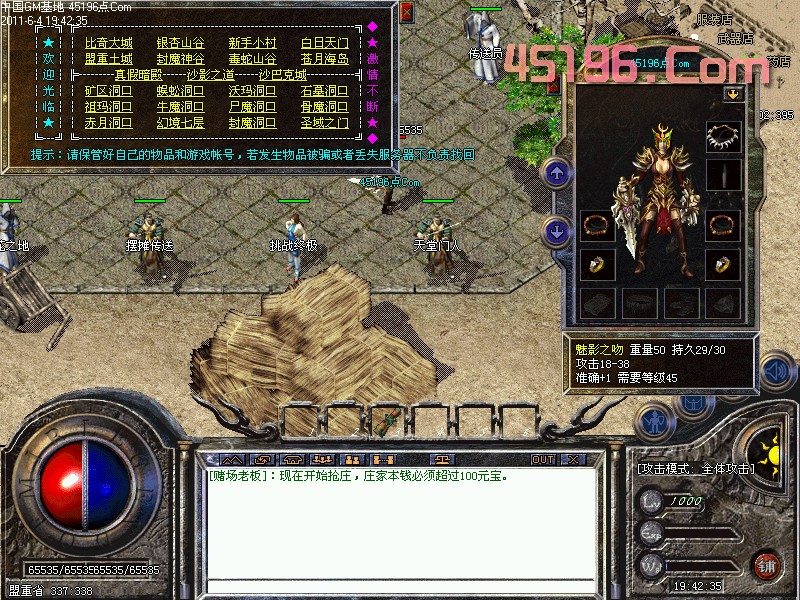Close the teleport dialog with red X

click(x=405, y=13)
